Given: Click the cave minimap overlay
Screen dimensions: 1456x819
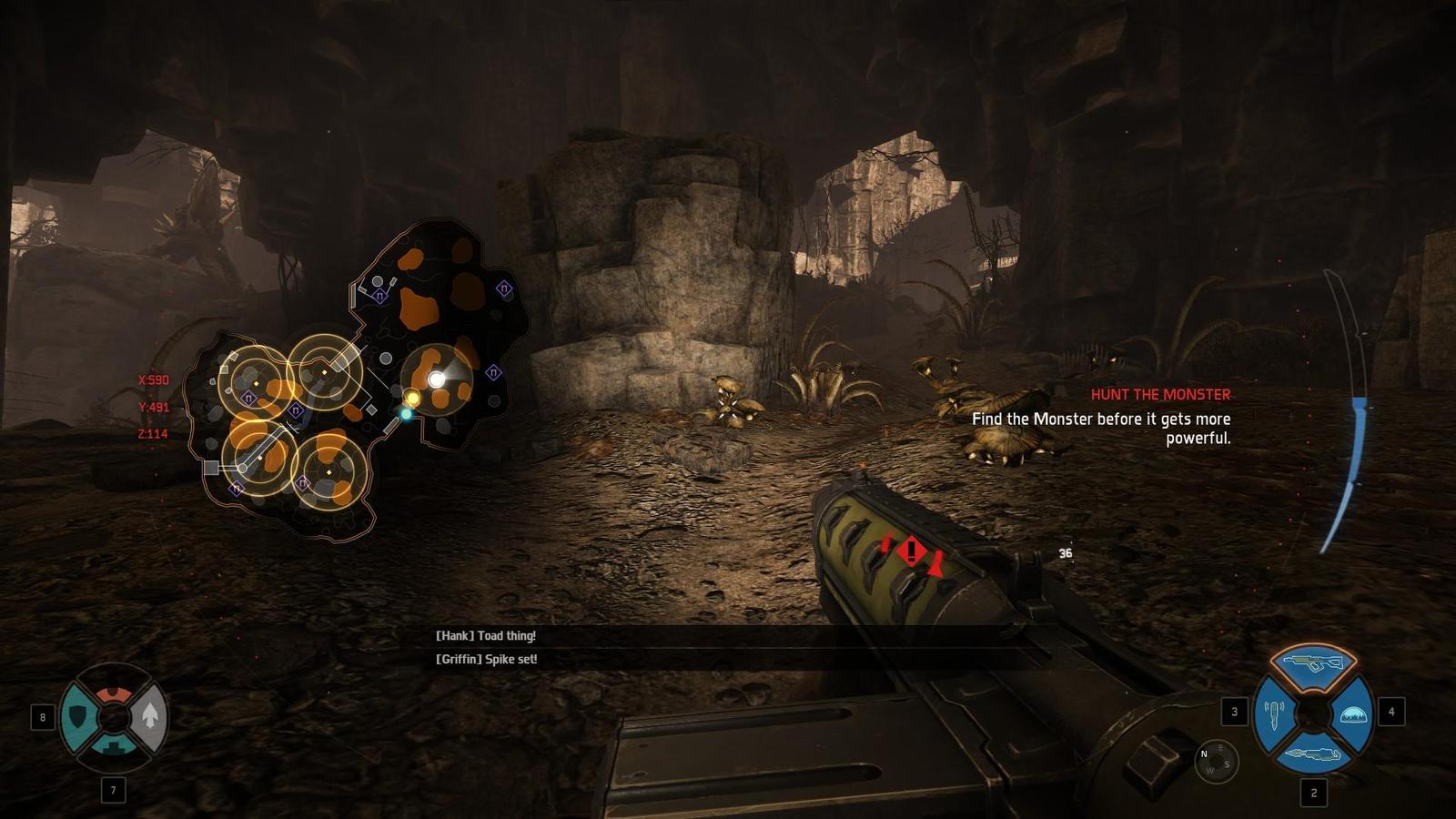Looking at the screenshot, I should 355,382.
